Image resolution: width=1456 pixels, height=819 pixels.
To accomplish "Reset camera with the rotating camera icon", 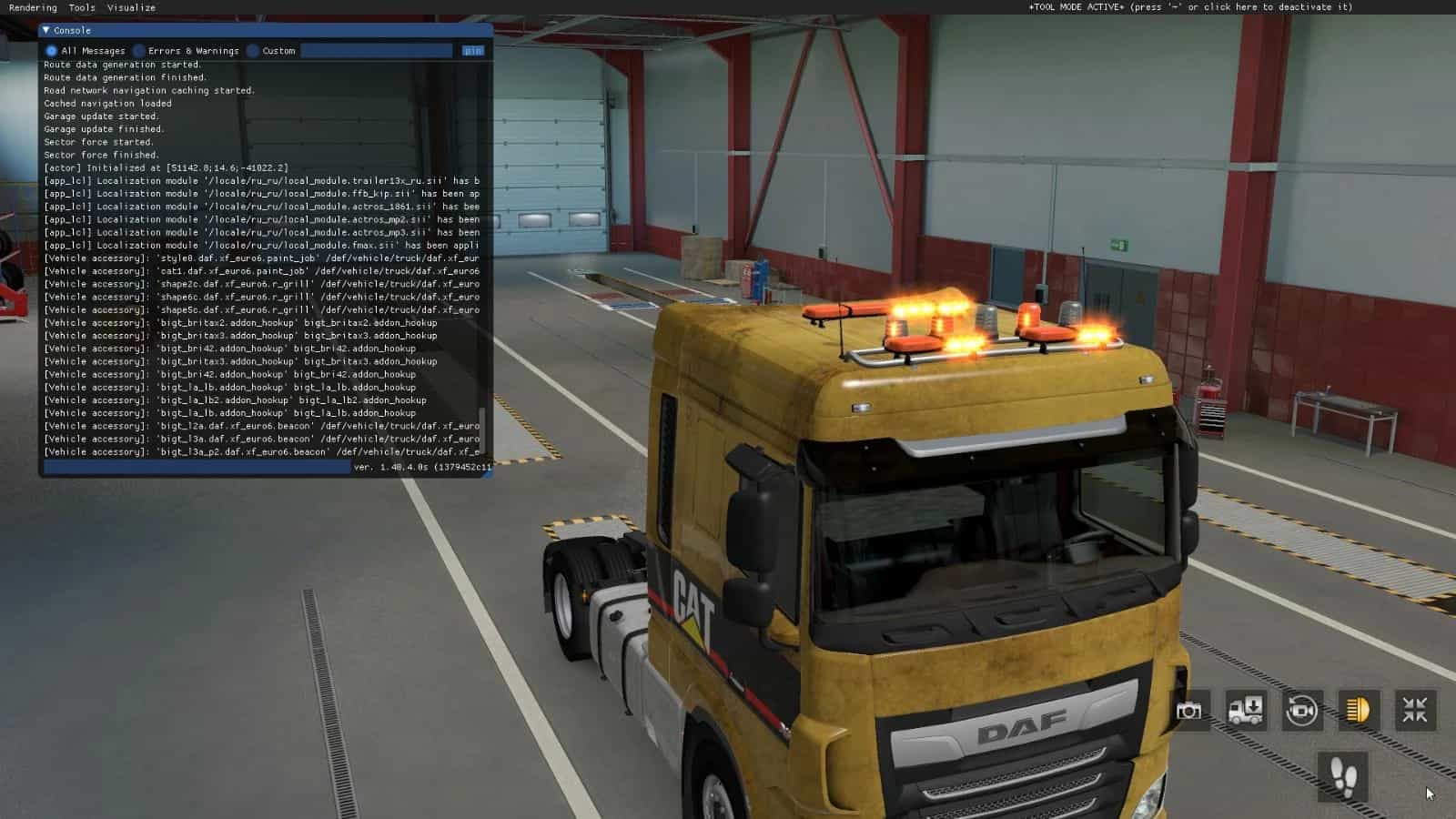I will pyautogui.click(x=1301, y=711).
